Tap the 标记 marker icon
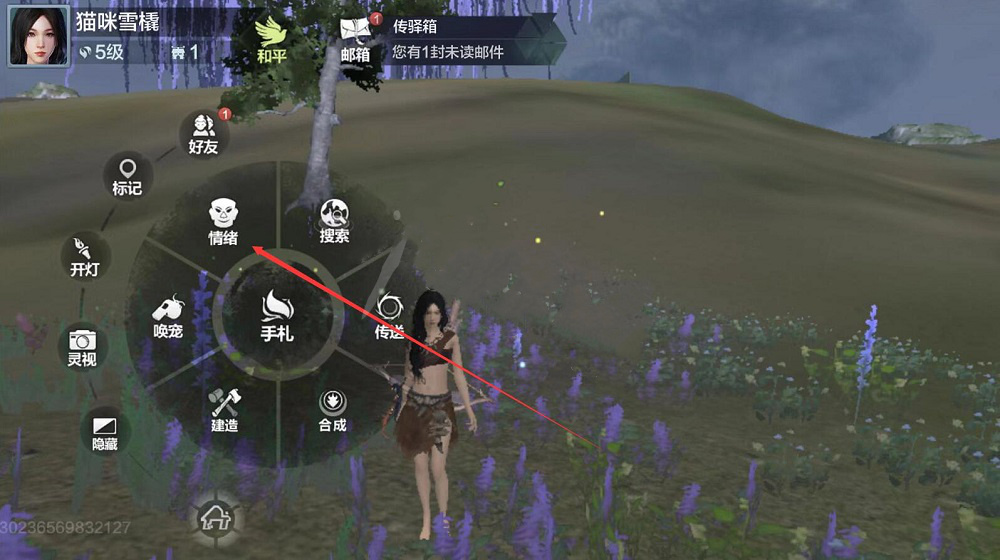 pos(127,175)
